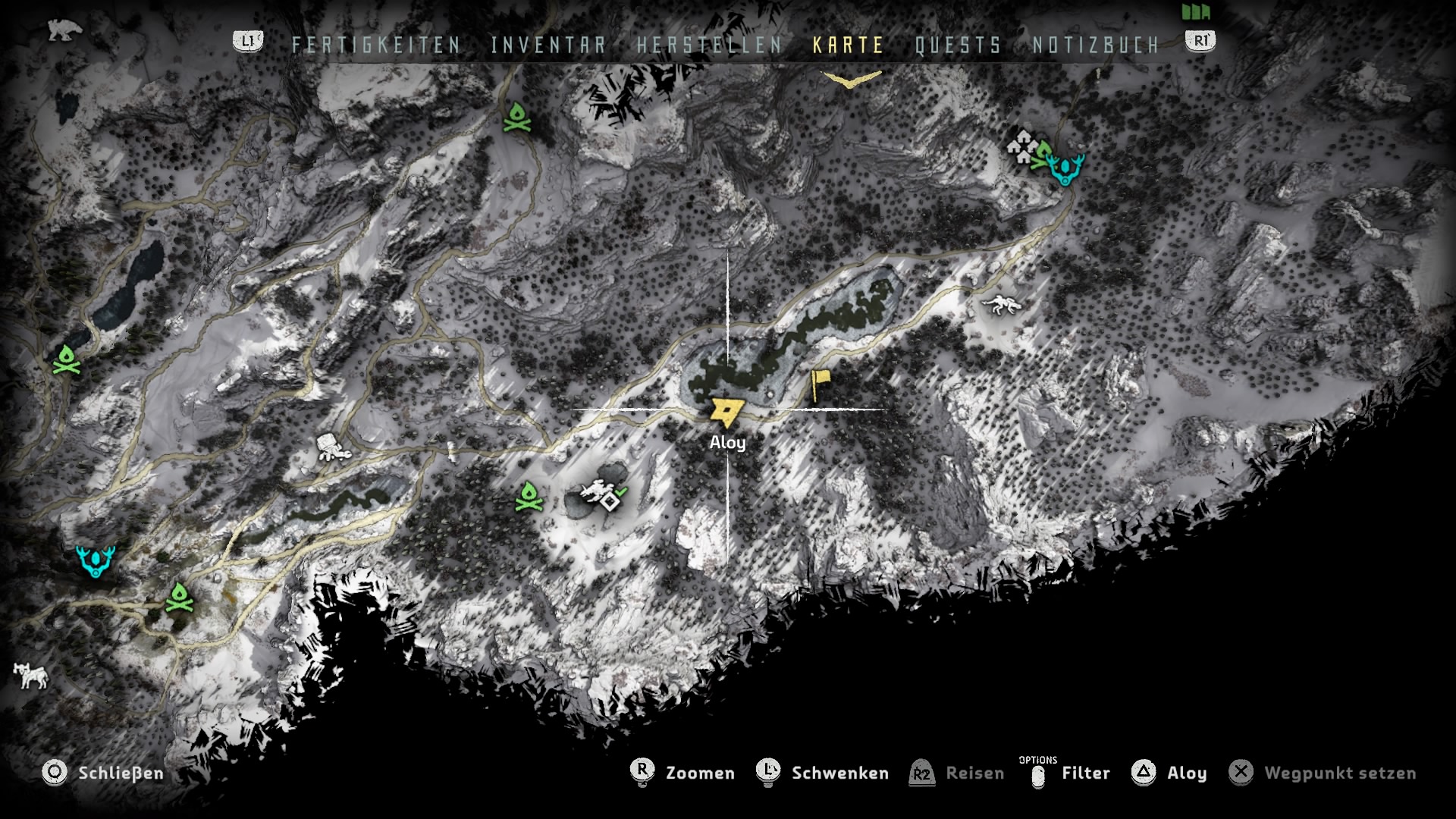
Task: Choose the cyan antler marker beside the settlement
Action: pyautogui.click(x=1065, y=169)
